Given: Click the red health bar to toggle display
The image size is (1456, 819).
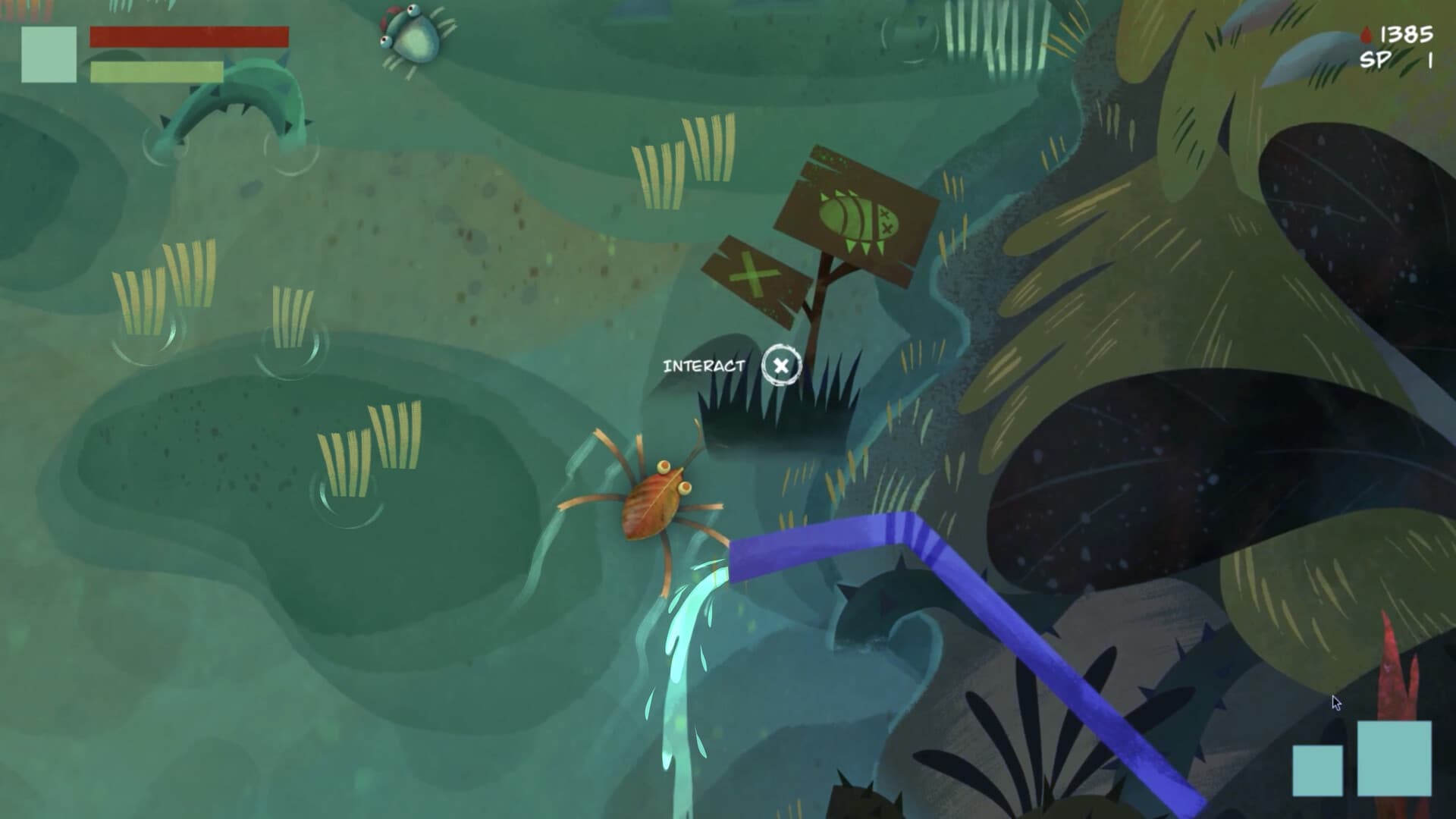Looking at the screenshot, I should pyautogui.click(x=190, y=36).
